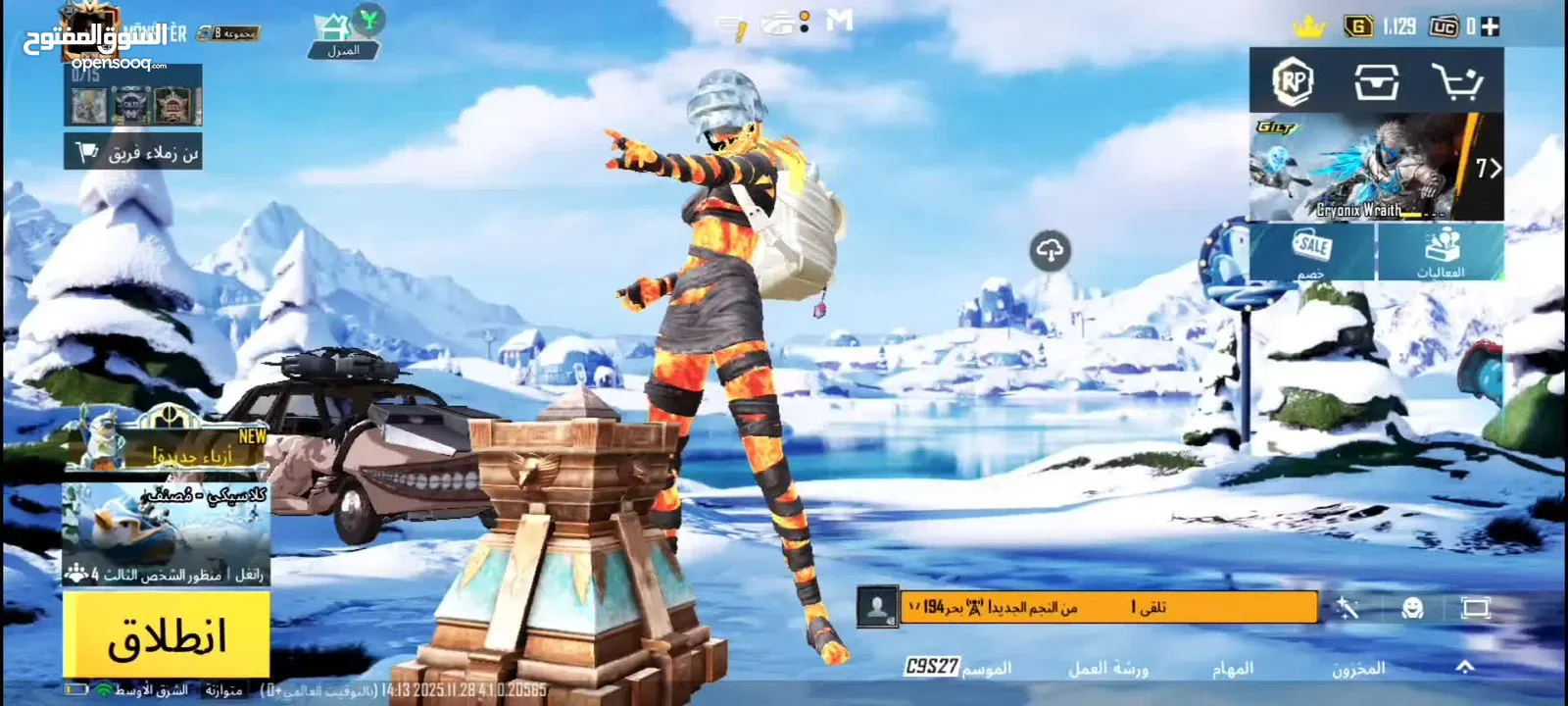Click the find teammates button

click(x=133, y=152)
